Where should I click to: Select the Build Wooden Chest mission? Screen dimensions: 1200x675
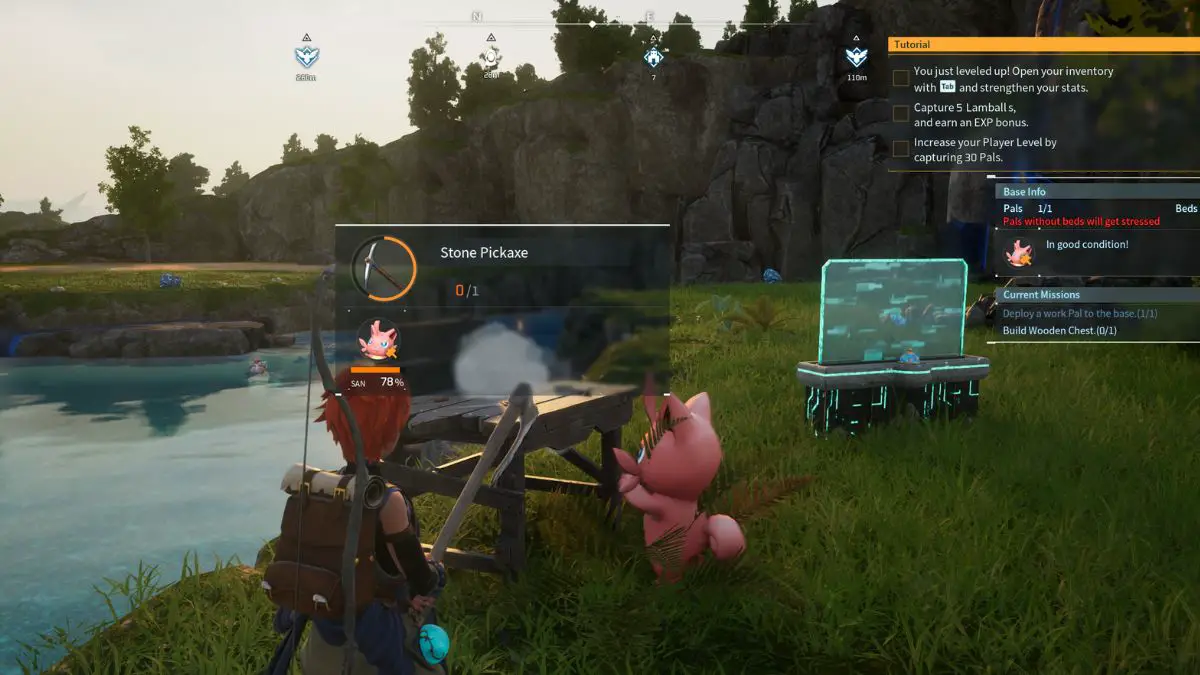[1059, 331]
